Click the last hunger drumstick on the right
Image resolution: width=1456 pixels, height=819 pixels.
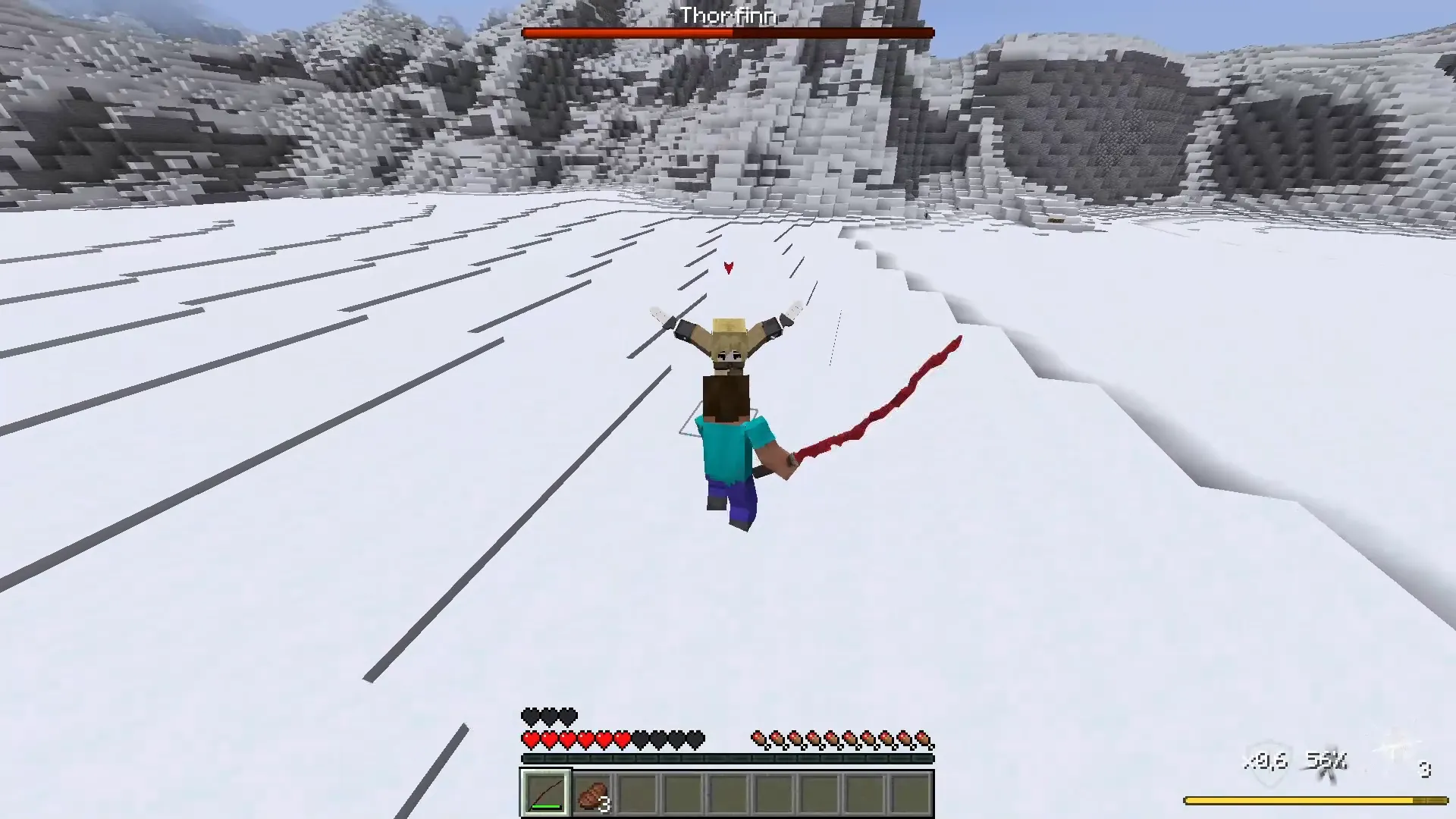pos(922,736)
